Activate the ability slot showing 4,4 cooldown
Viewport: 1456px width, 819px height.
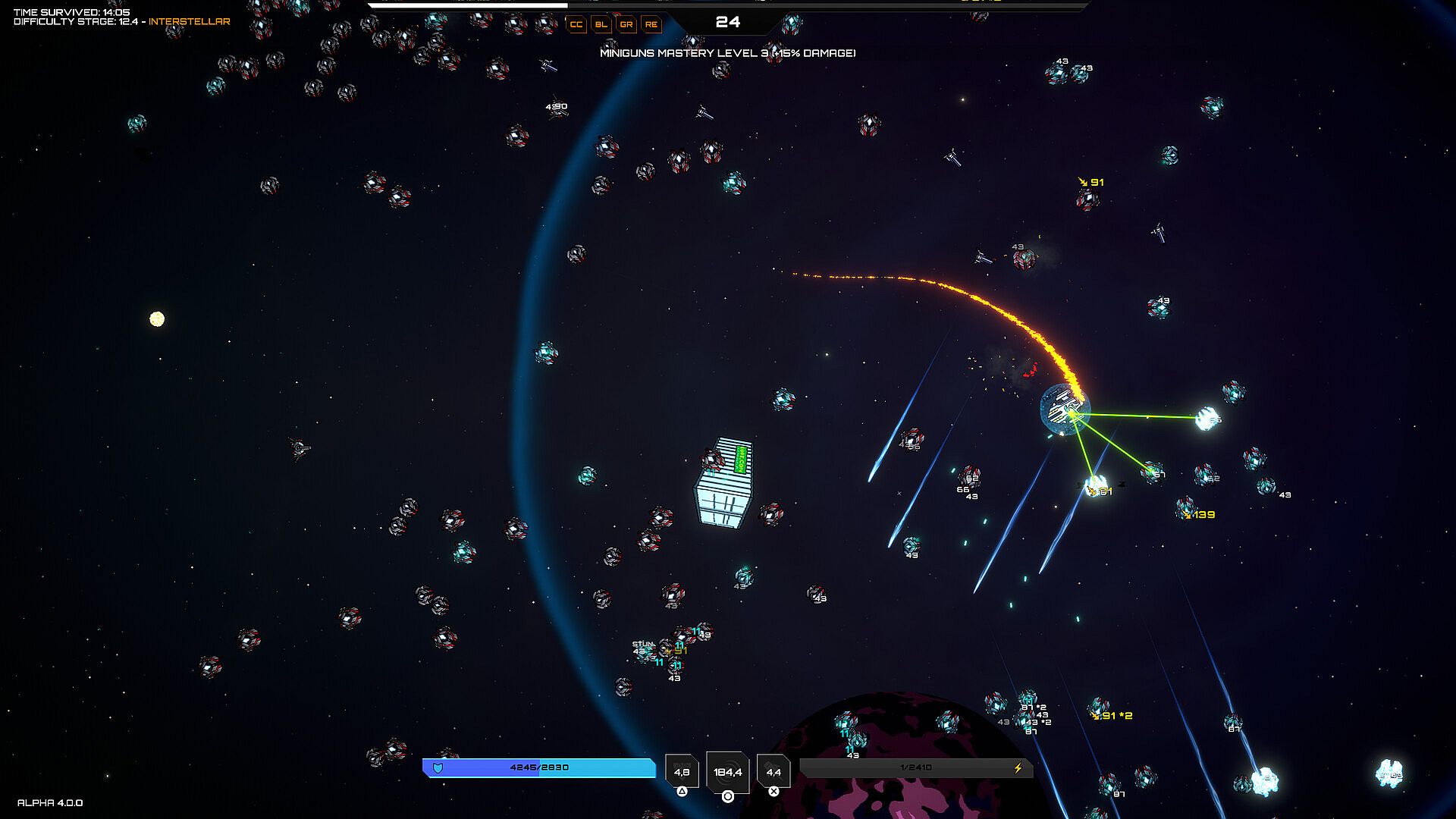(x=773, y=772)
